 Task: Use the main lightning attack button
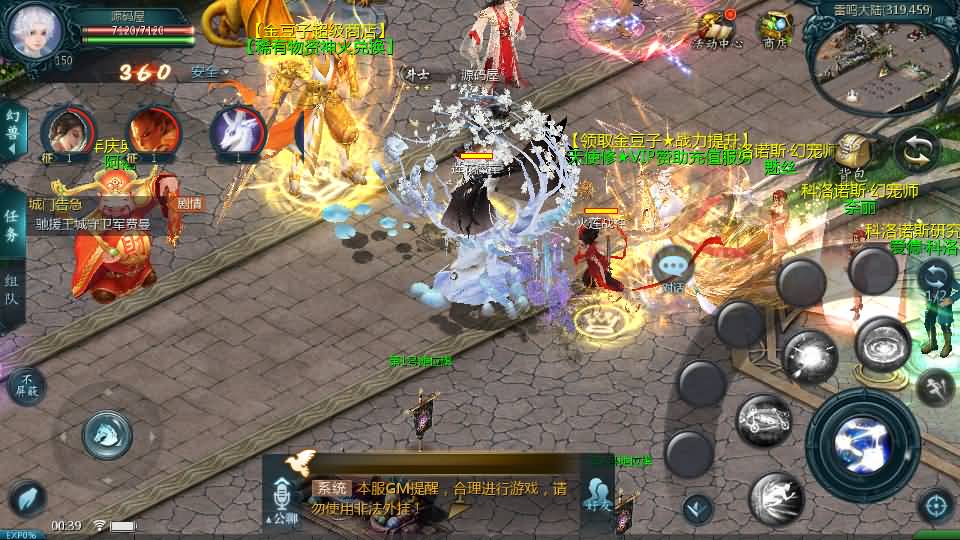coord(862,444)
